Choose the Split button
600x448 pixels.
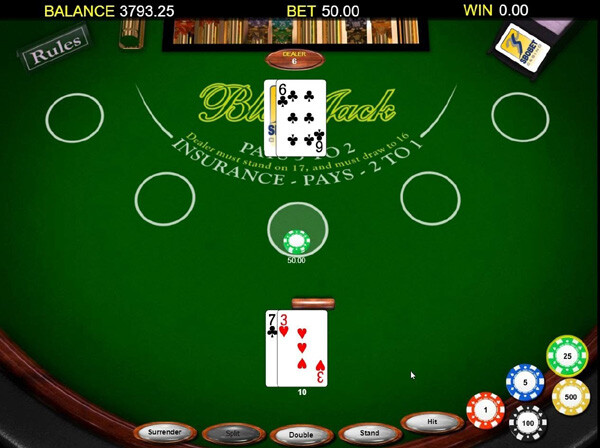click(232, 434)
